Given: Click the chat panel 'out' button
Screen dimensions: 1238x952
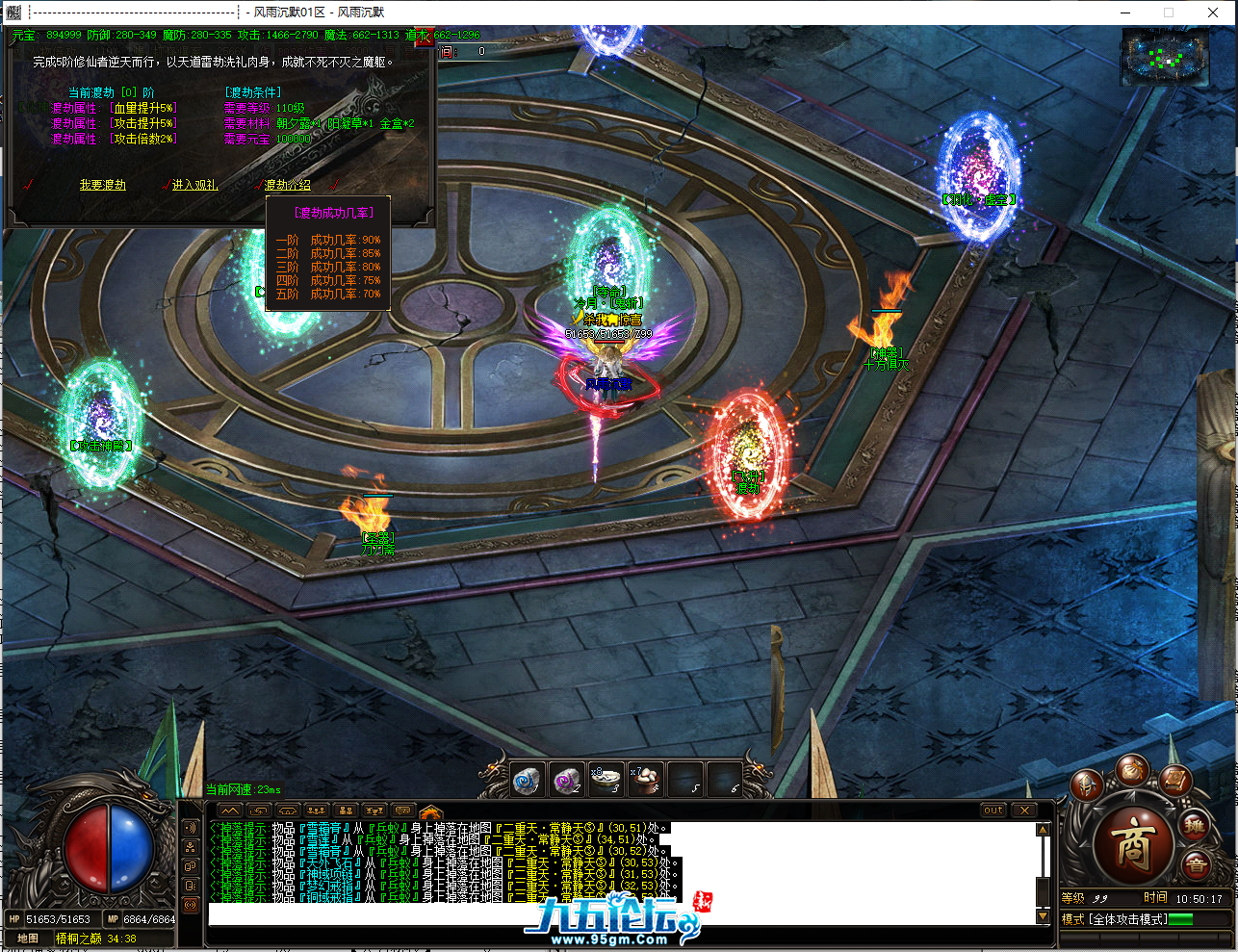Looking at the screenshot, I should (x=993, y=810).
